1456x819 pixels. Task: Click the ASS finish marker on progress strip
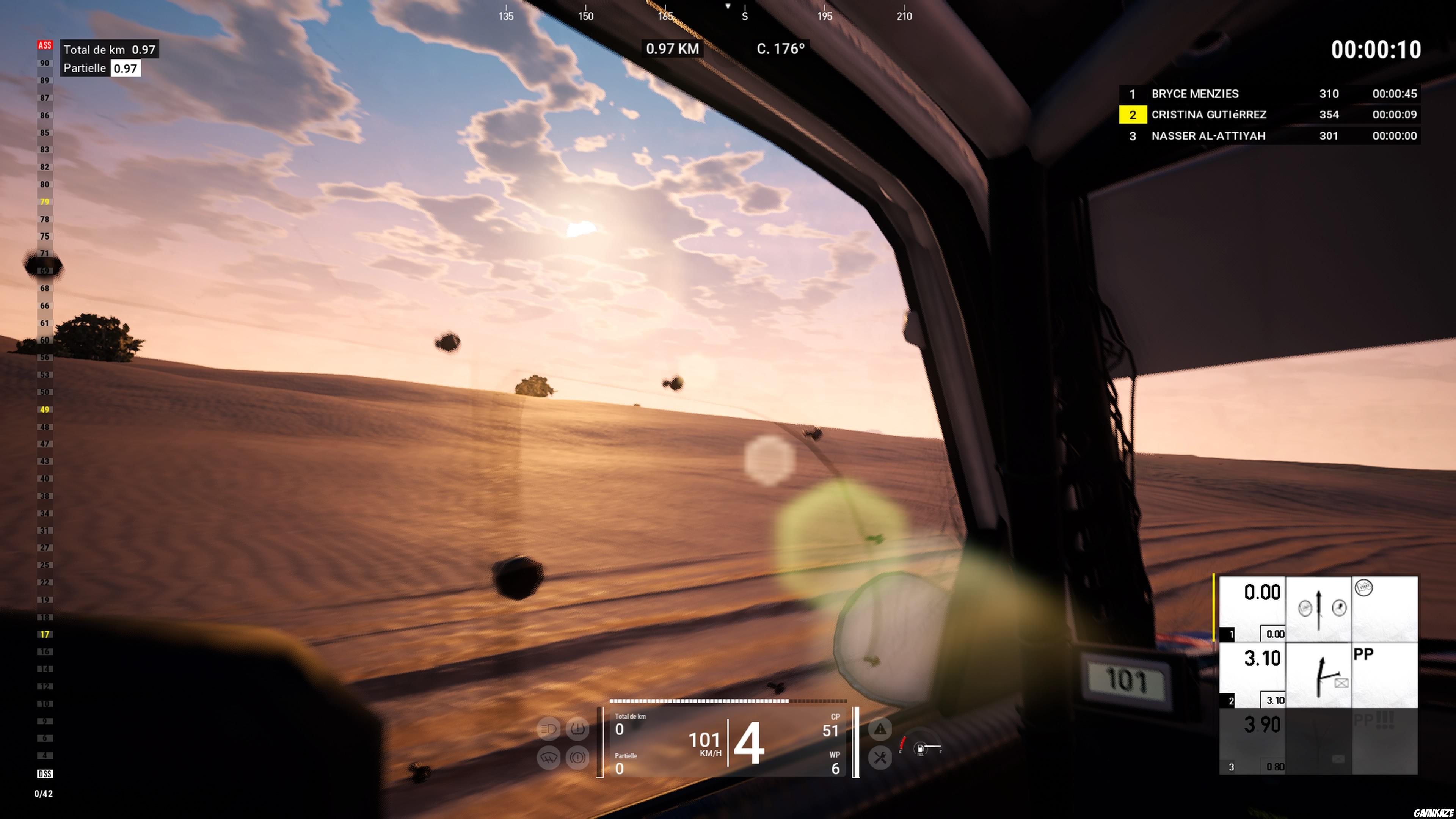coord(45,45)
